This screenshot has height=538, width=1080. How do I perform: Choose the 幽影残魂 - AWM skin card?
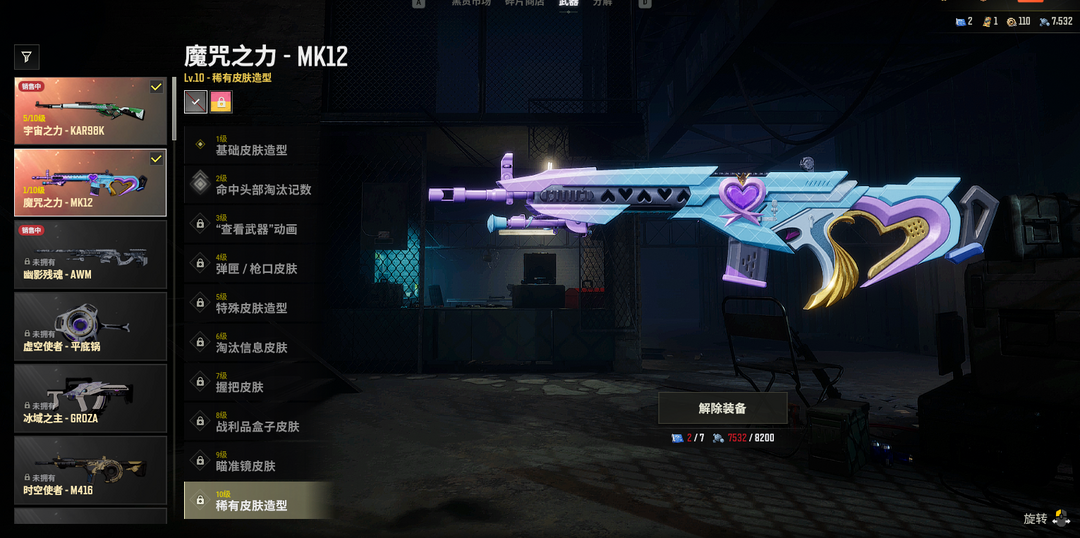(x=90, y=255)
